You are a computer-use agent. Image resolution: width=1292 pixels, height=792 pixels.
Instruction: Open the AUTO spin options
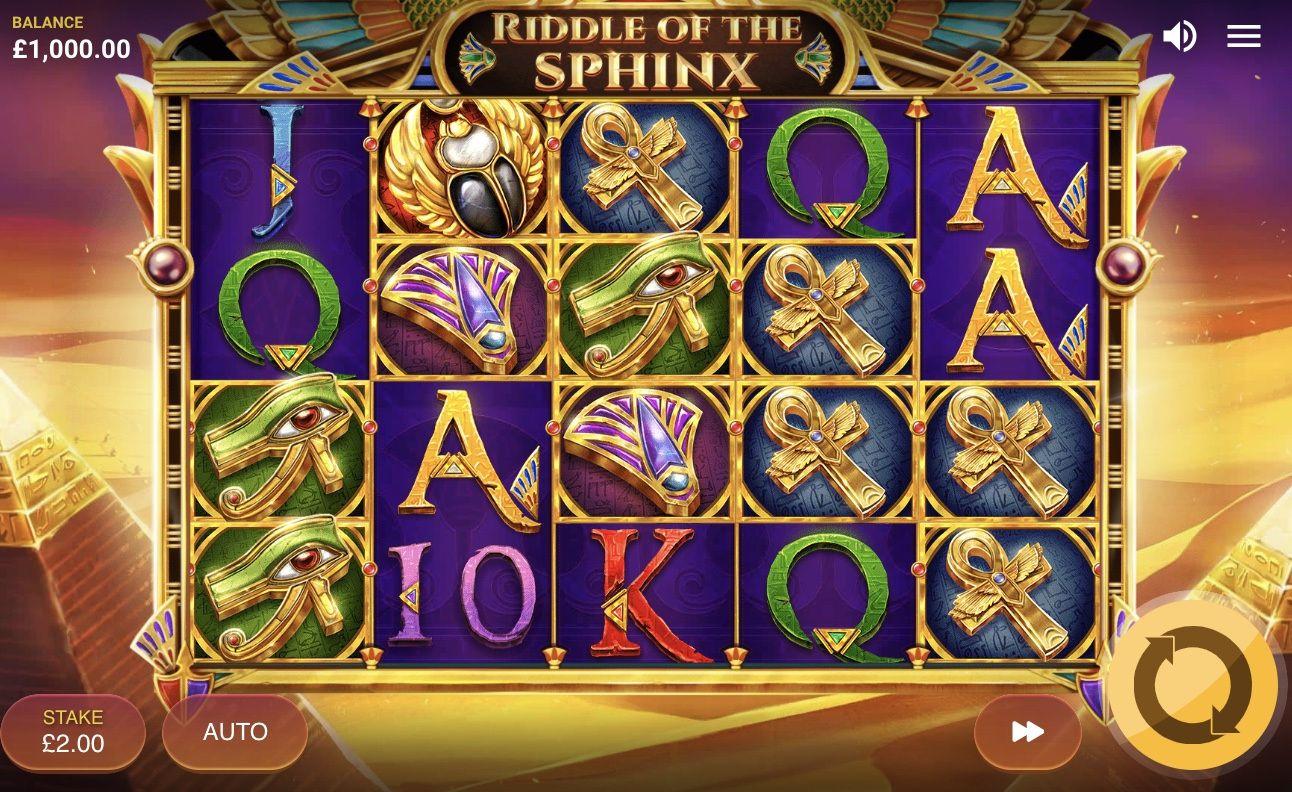coord(235,732)
